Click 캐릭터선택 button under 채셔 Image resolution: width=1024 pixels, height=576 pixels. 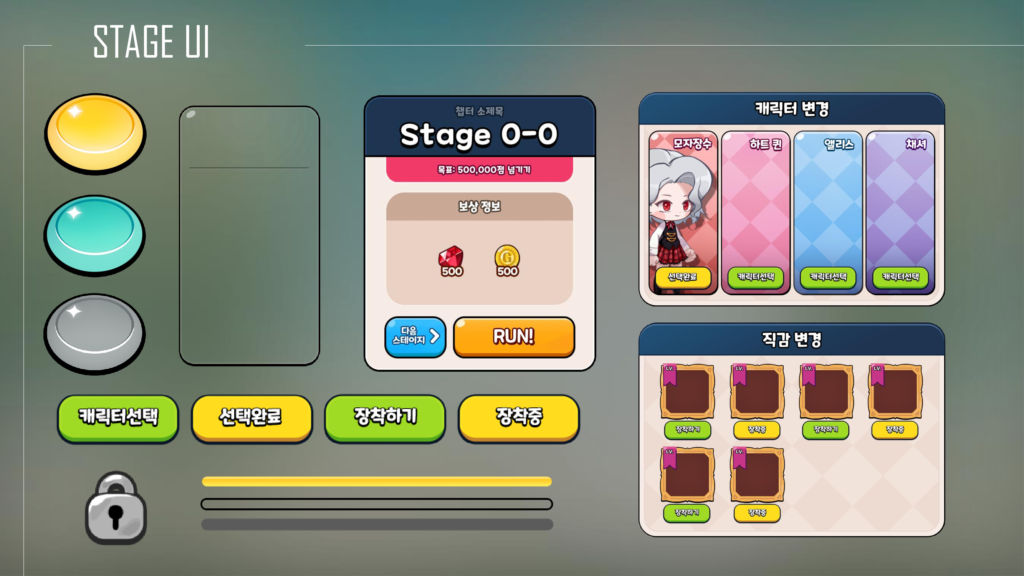point(900,277)
